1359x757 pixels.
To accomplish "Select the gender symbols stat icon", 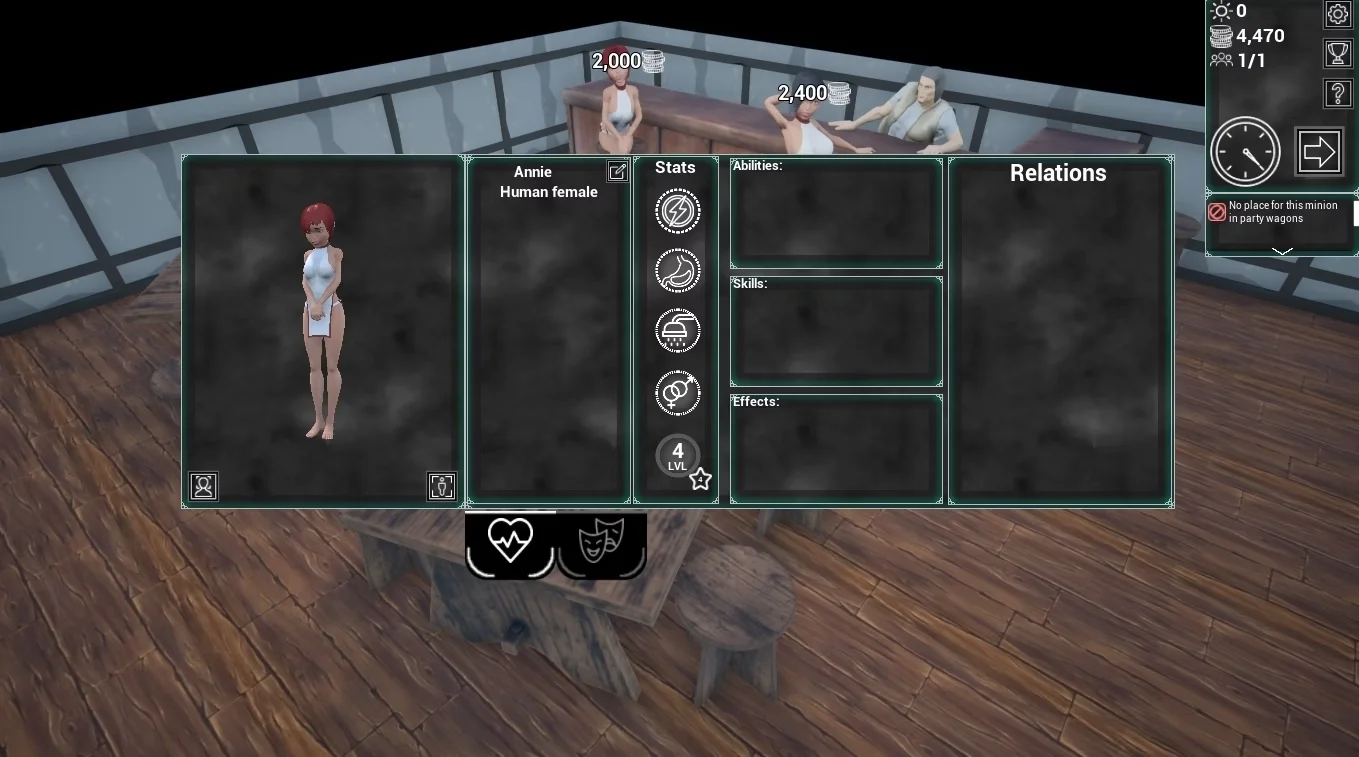I will click(x=677, y=393).
